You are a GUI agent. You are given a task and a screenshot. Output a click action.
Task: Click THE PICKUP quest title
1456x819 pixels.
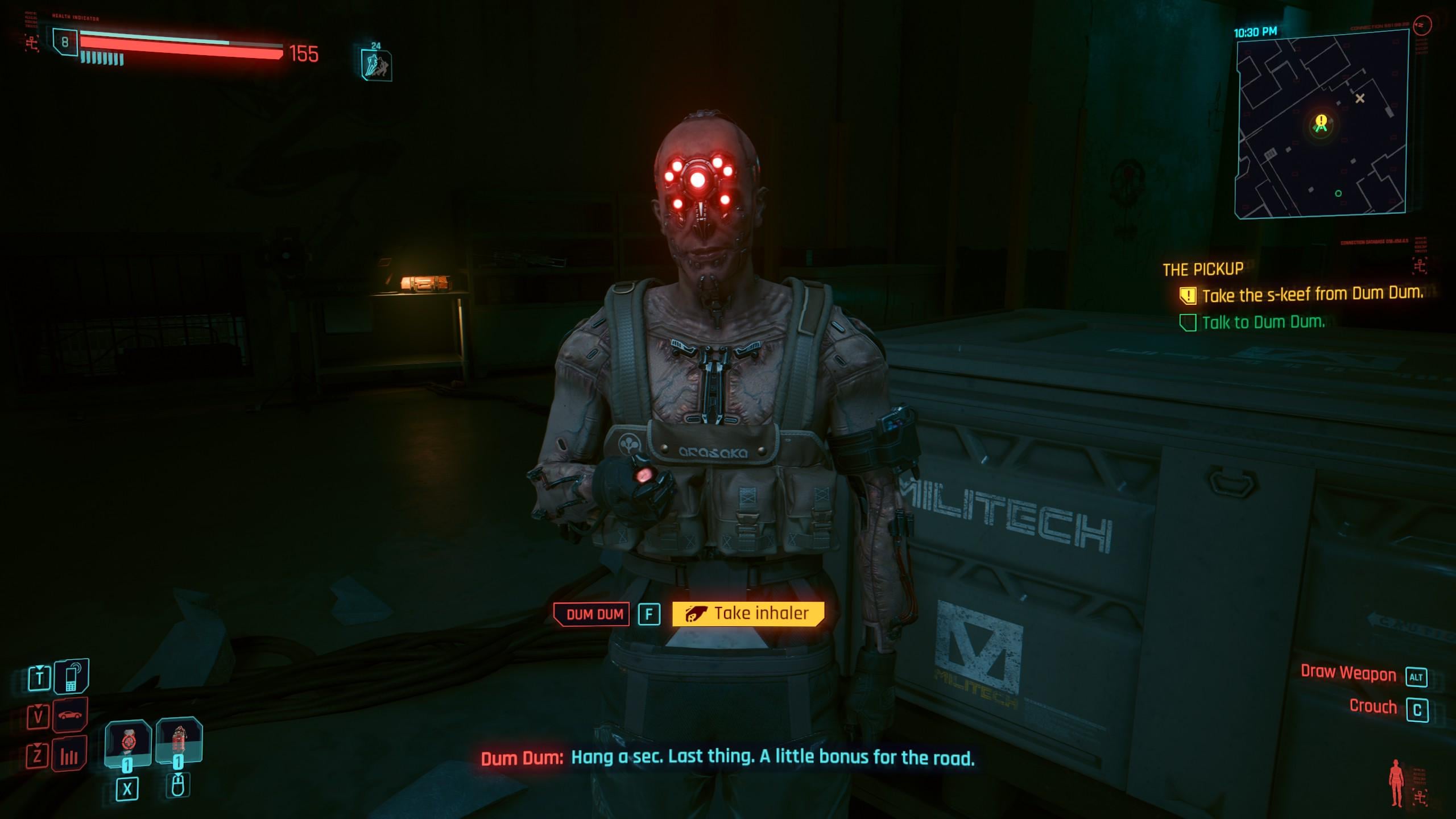1202,269
